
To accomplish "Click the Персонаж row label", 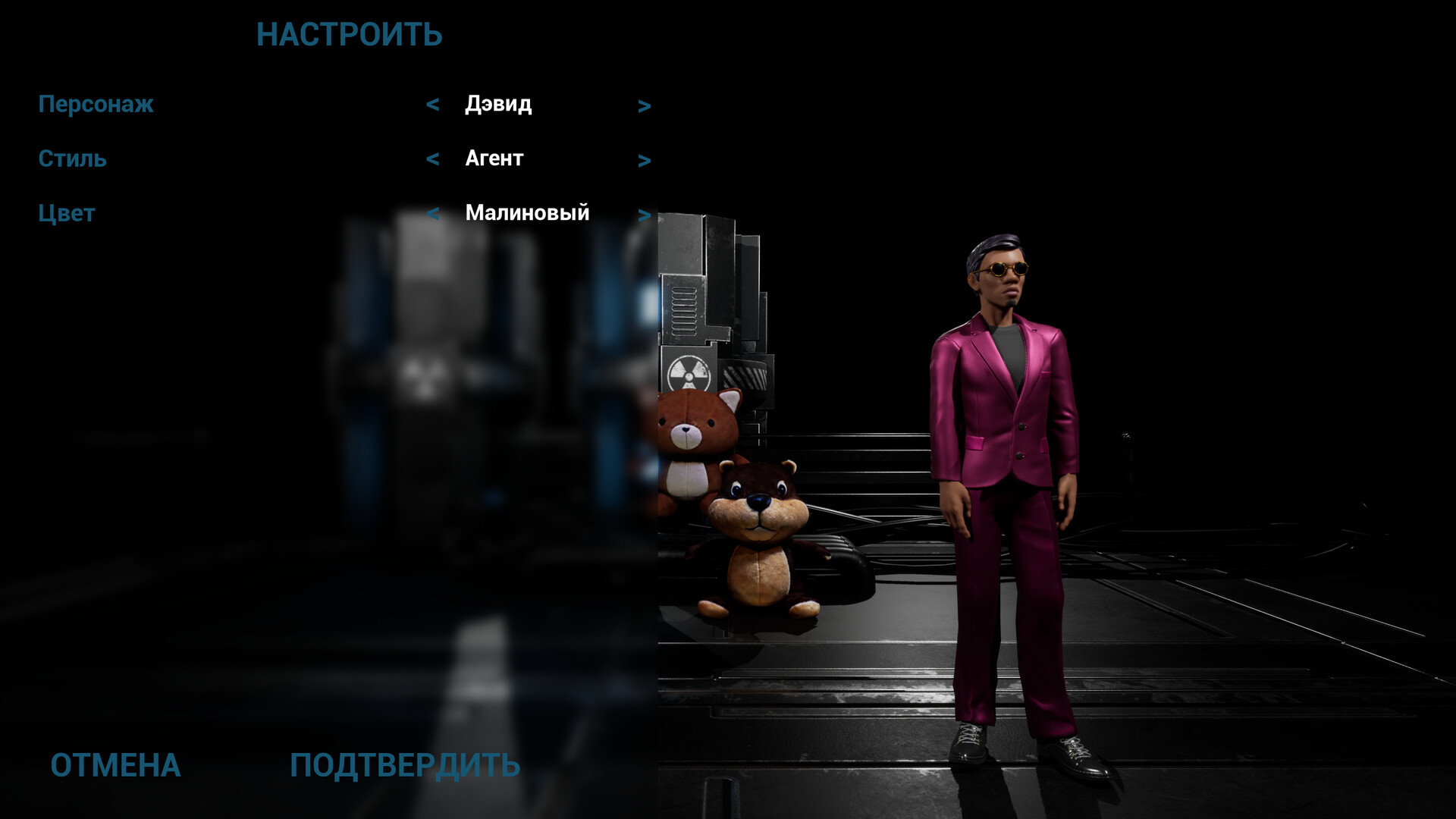I will pos(96,105).
